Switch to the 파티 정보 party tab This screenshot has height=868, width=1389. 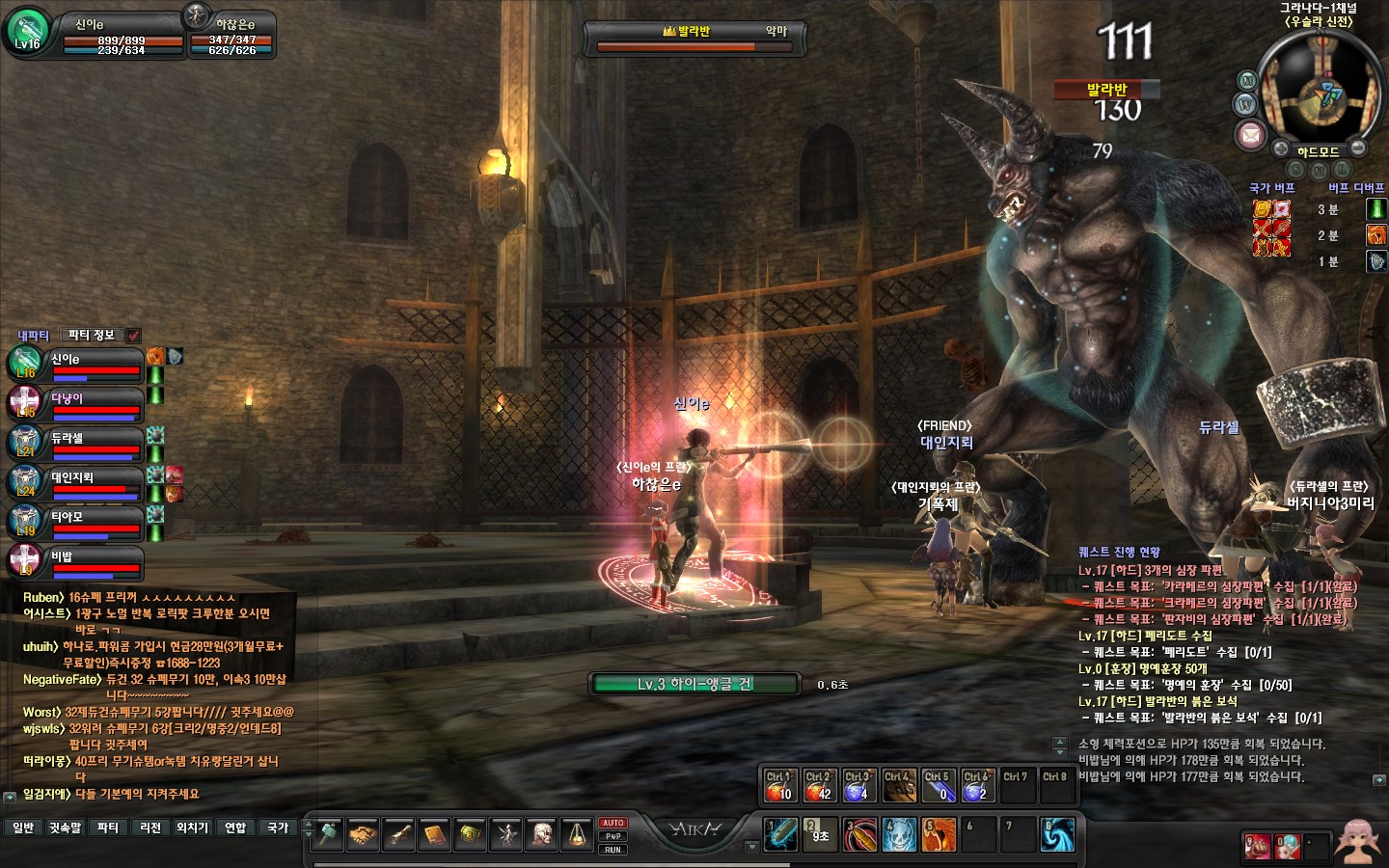coord(91,335)
